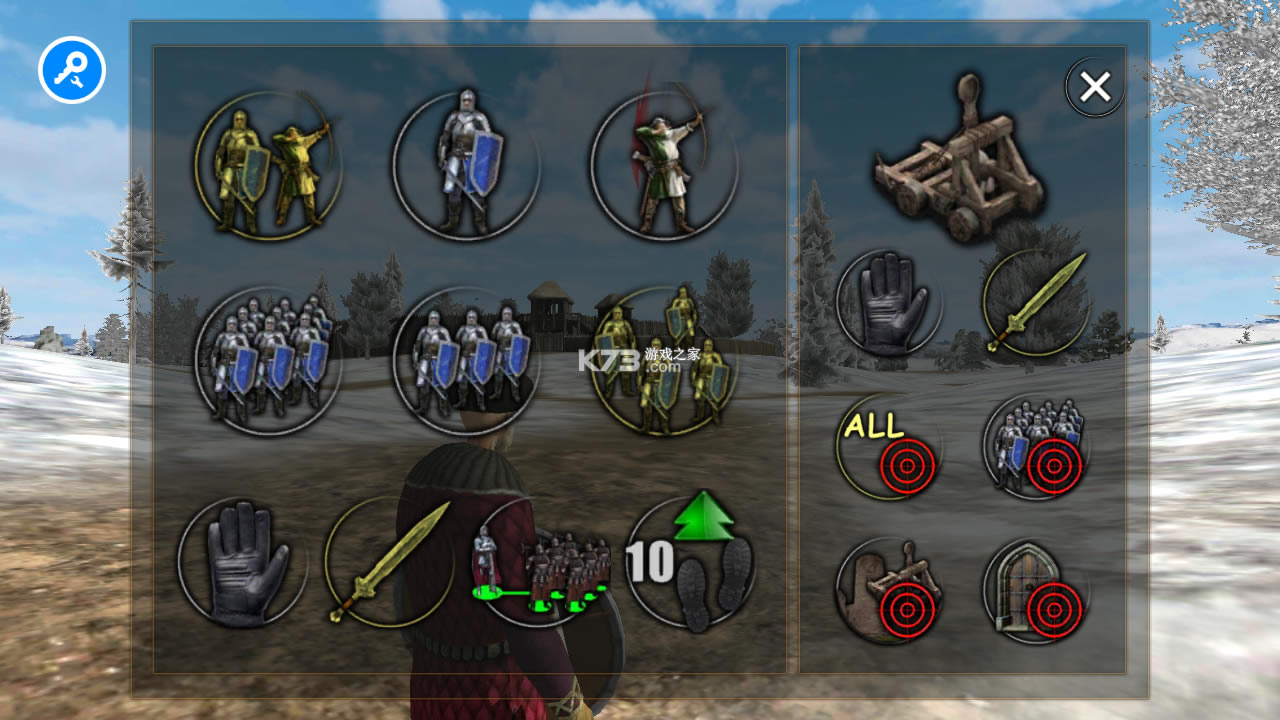Select the center blue shield infantry squad

point(465,360)
